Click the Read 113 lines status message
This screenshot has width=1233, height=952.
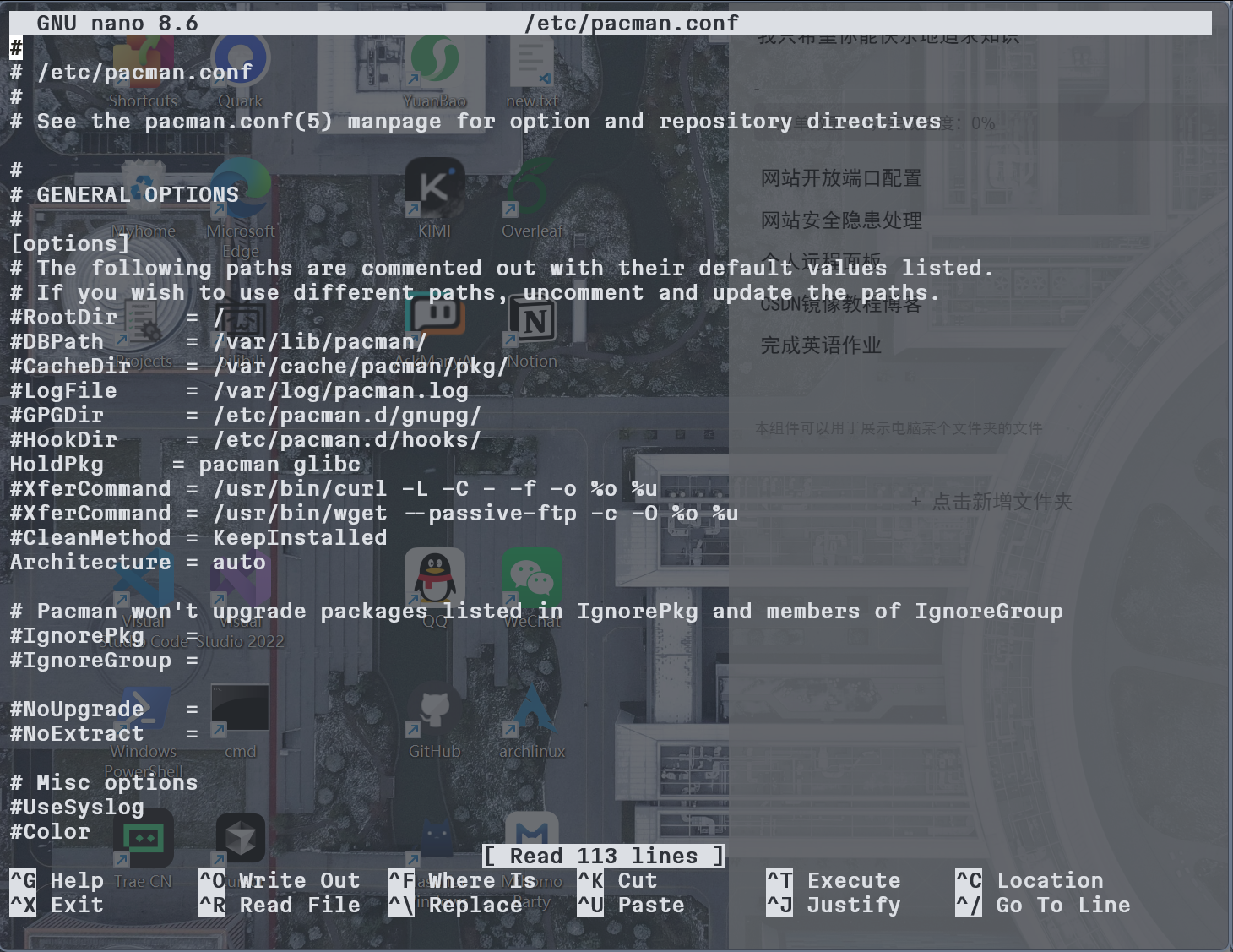[x=604, y=856]
